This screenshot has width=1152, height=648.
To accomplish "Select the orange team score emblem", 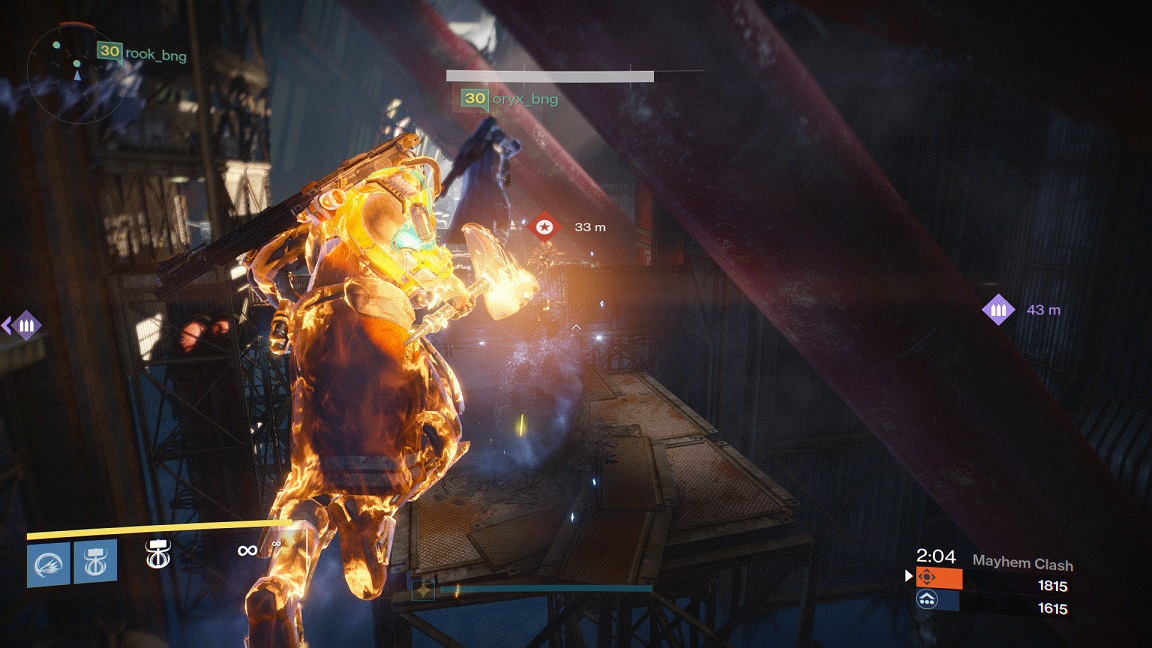I will coord(939,578).
